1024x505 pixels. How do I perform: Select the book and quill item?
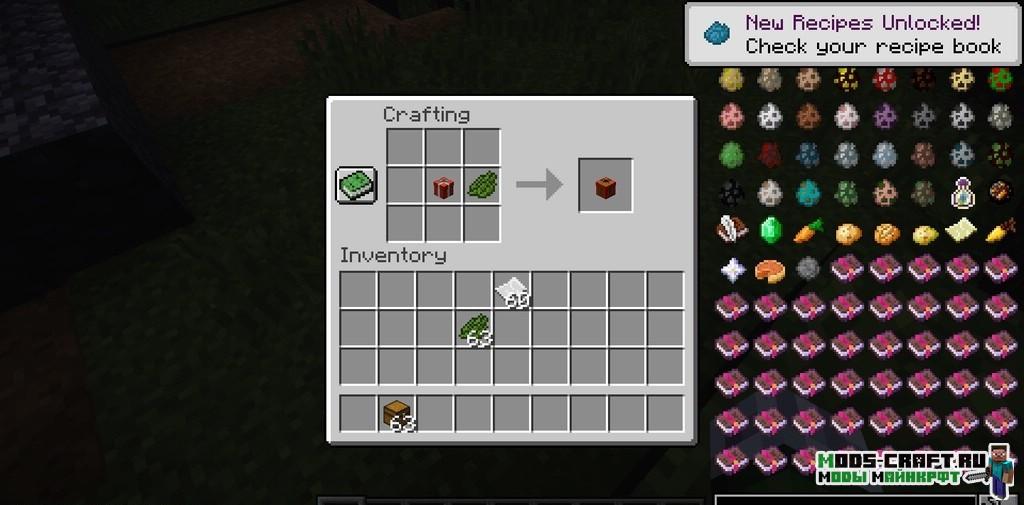731,231
